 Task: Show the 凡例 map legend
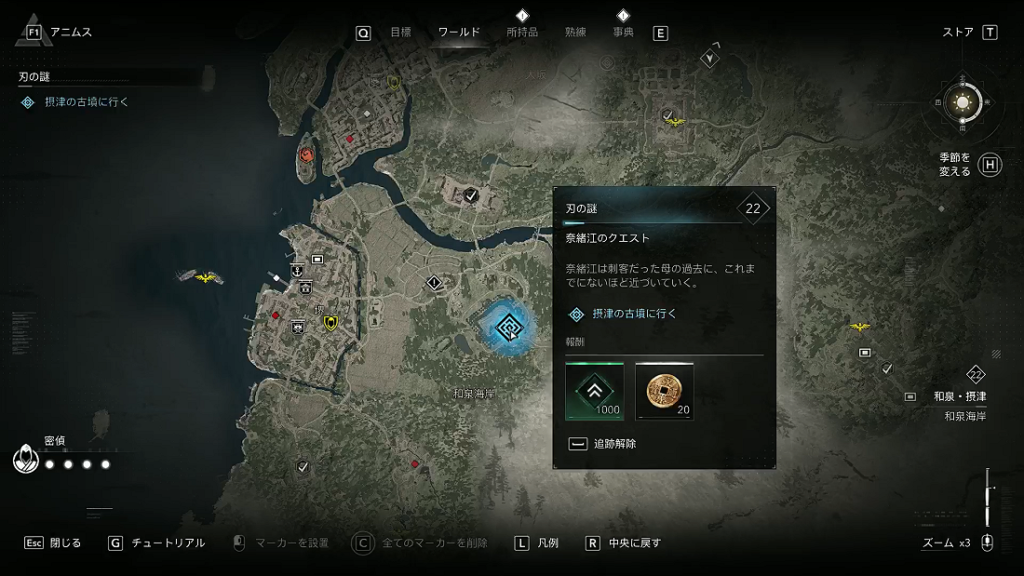coord(536,543)
